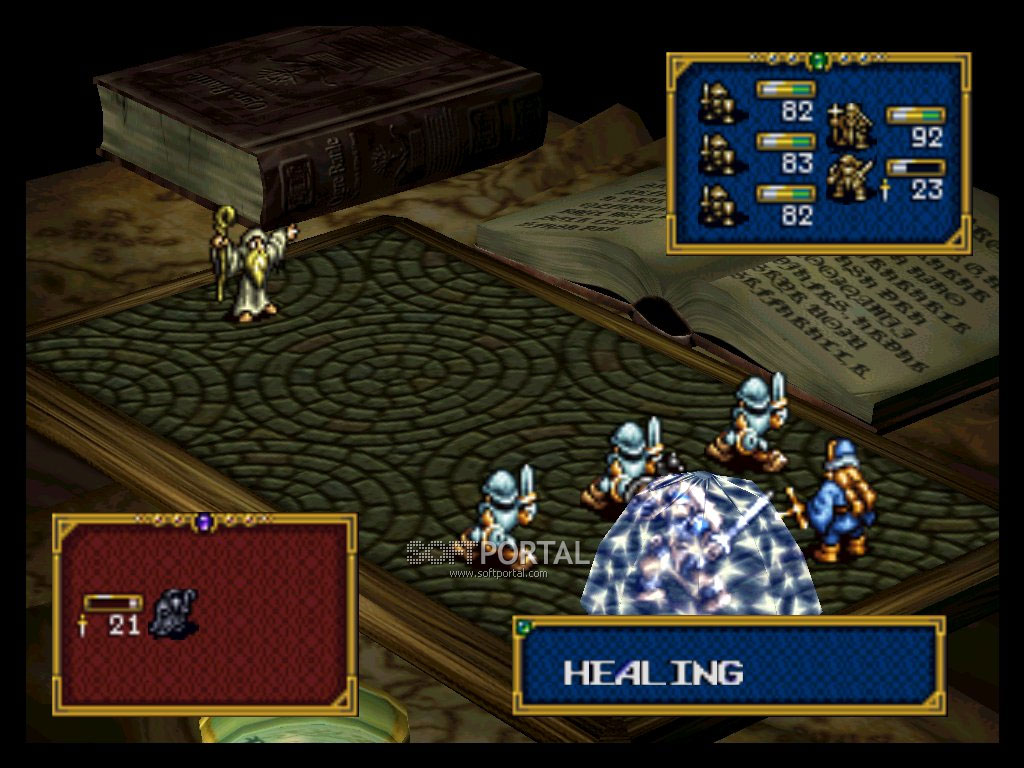
Task: Click the softportal.com watermark link
Action: (x=497, y=573)
